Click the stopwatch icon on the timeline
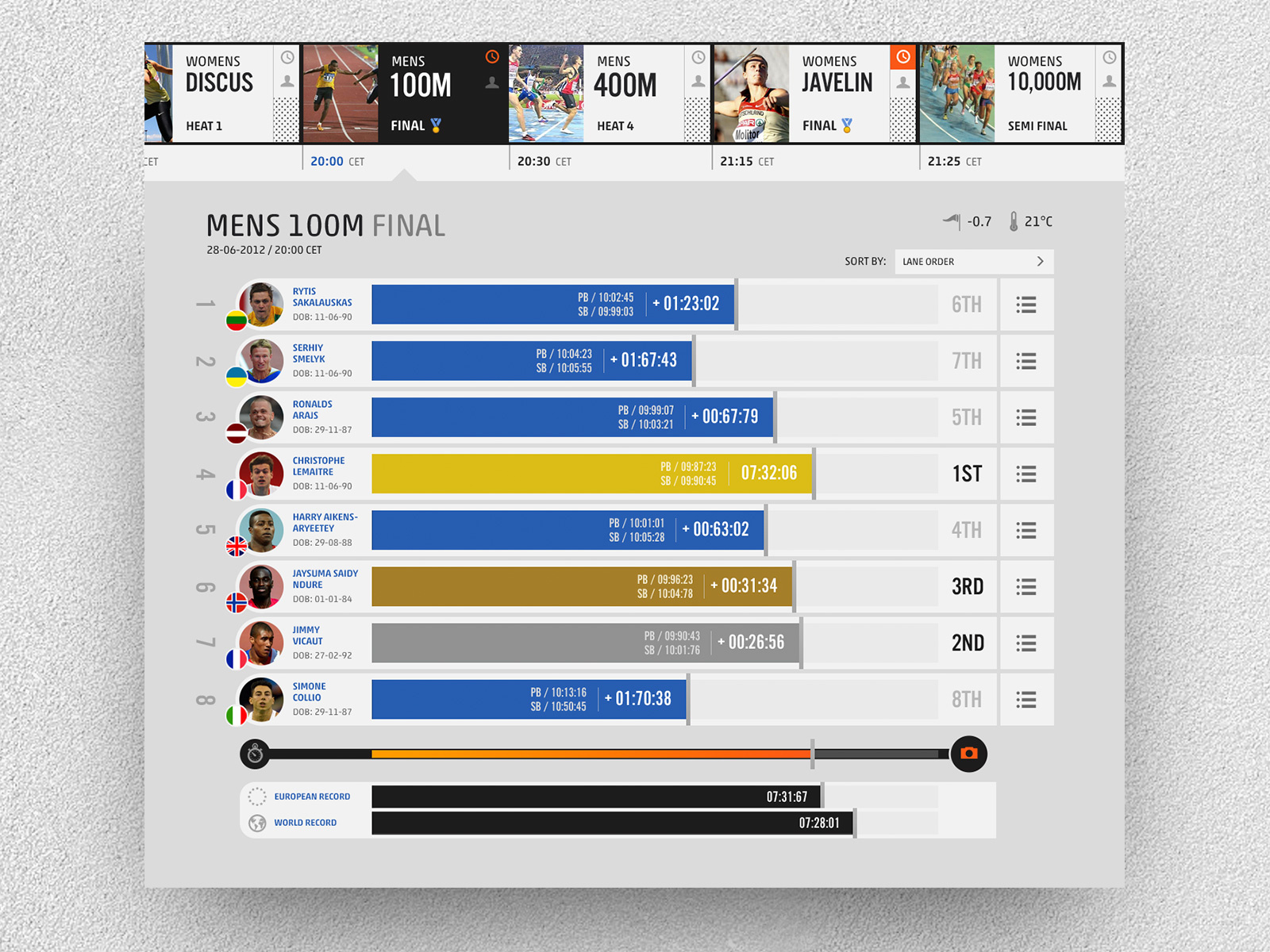The height and width of the screenshot is (952, 1270). point(255,754)
